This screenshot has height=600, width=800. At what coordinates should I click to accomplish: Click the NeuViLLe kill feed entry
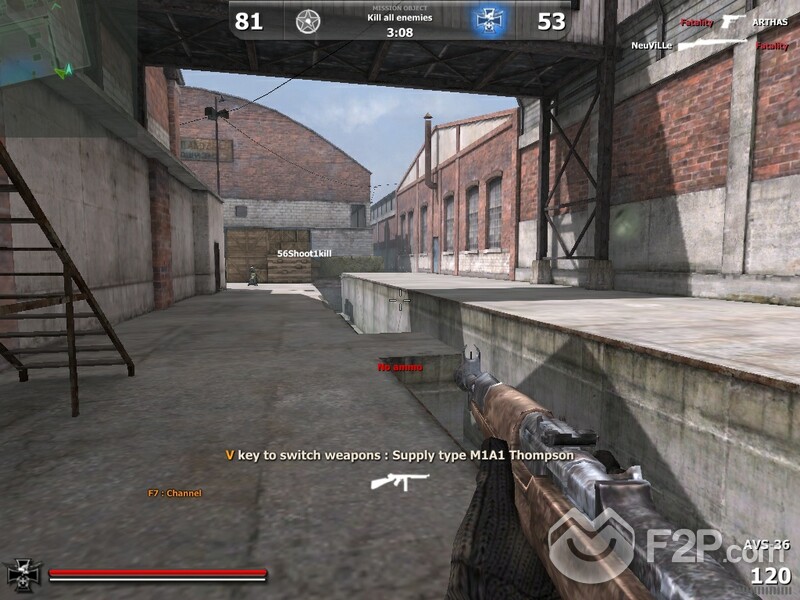point(653,45)
